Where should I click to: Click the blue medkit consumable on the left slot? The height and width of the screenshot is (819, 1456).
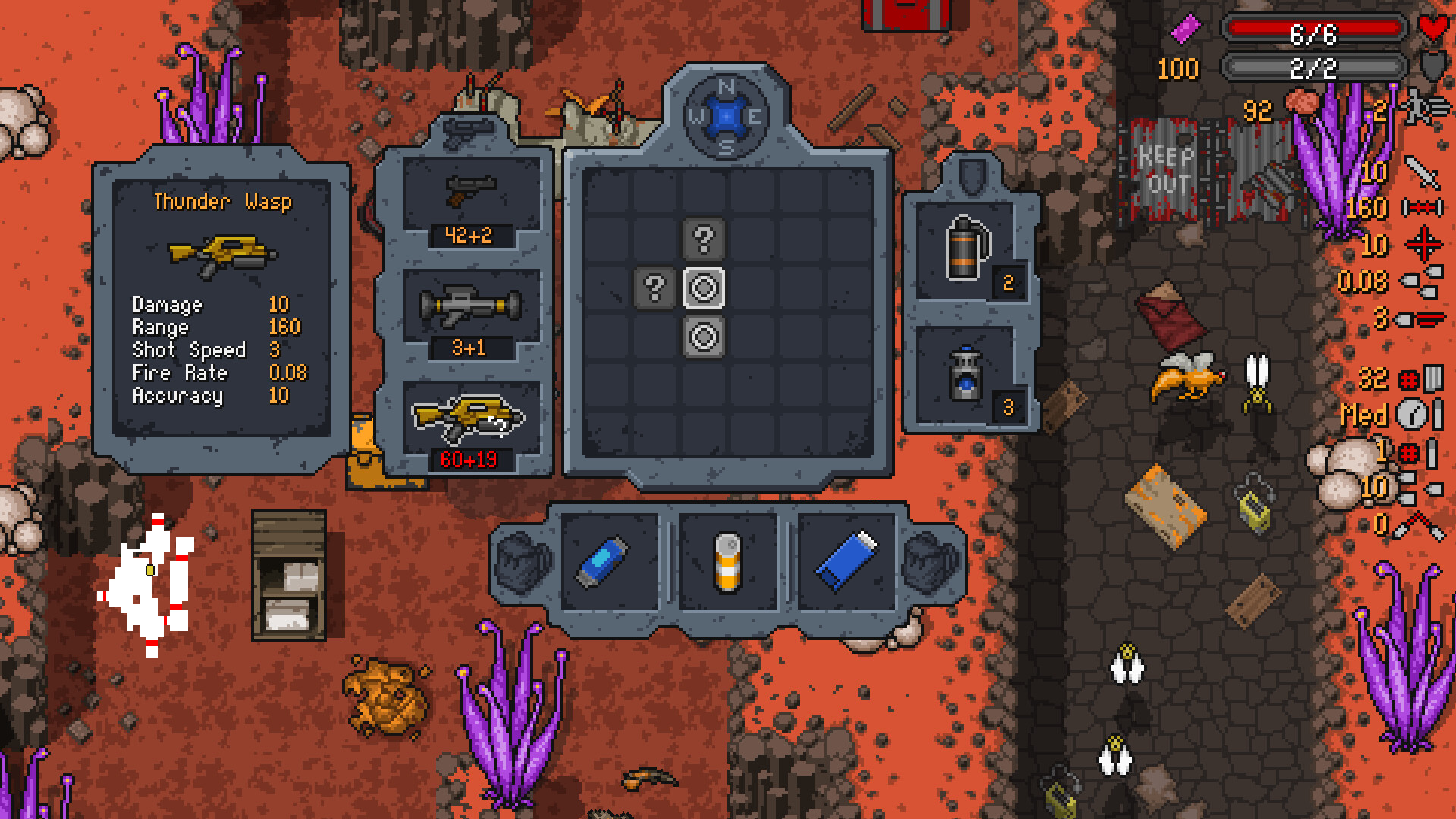[604, 561]
